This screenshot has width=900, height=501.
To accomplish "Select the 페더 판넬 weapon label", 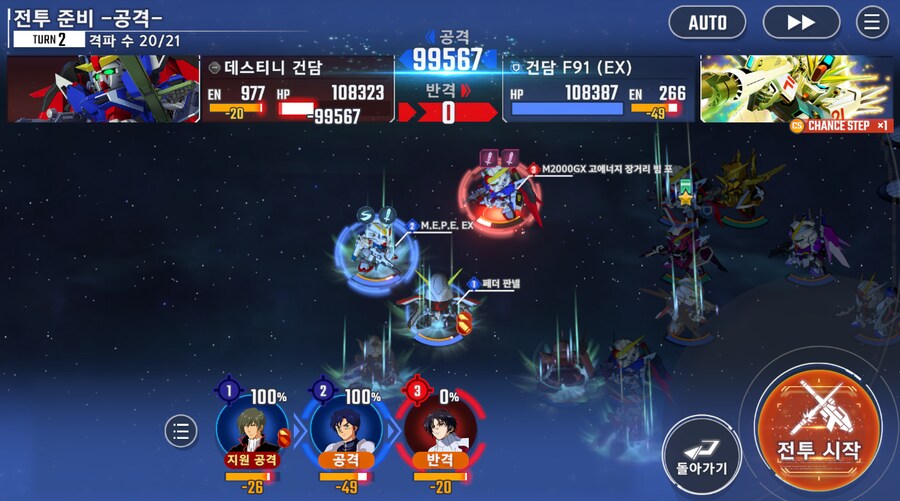I will click(x=498, y=284).
